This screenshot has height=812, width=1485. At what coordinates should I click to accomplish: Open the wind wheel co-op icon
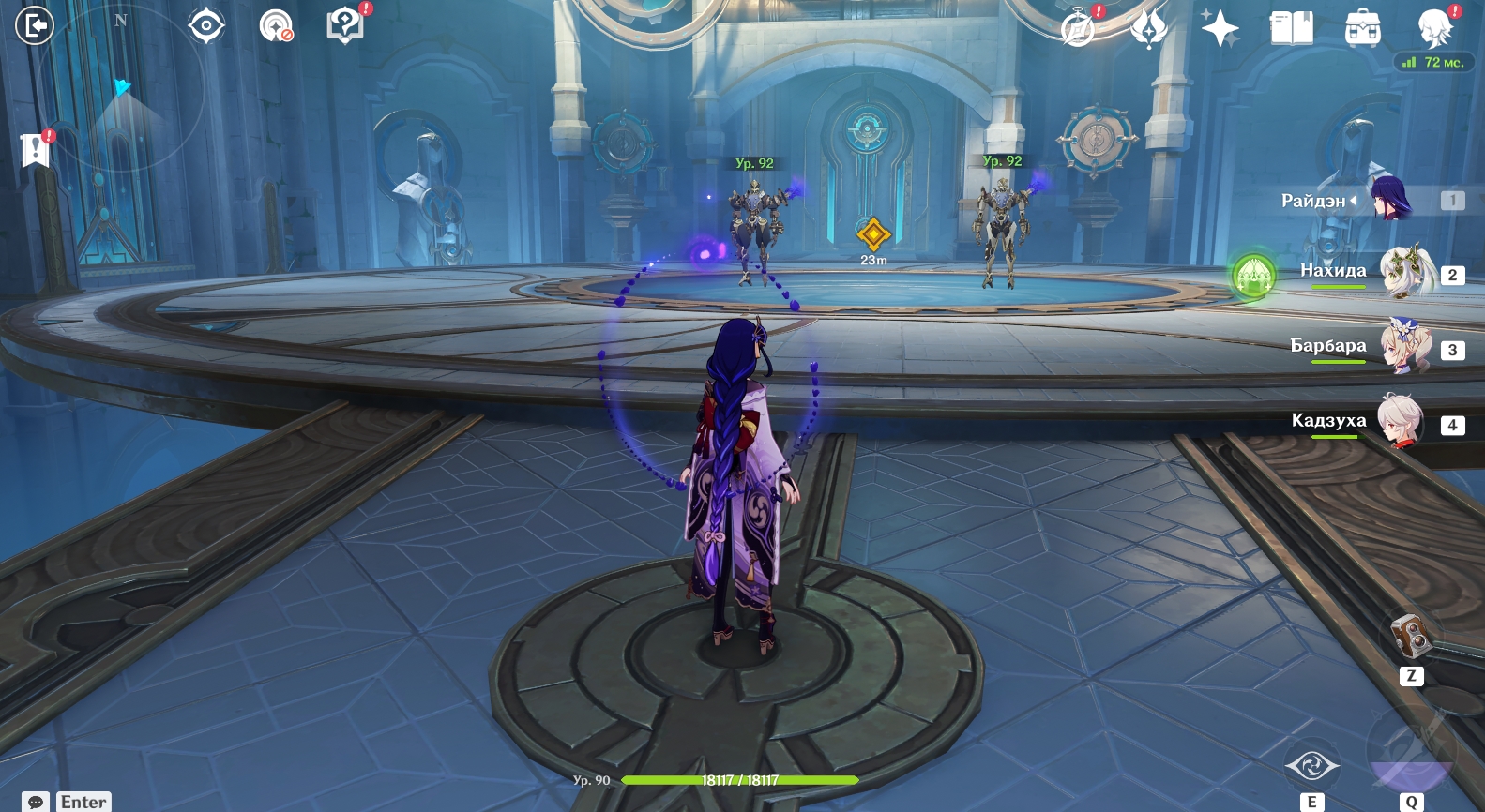coord(276,25)
